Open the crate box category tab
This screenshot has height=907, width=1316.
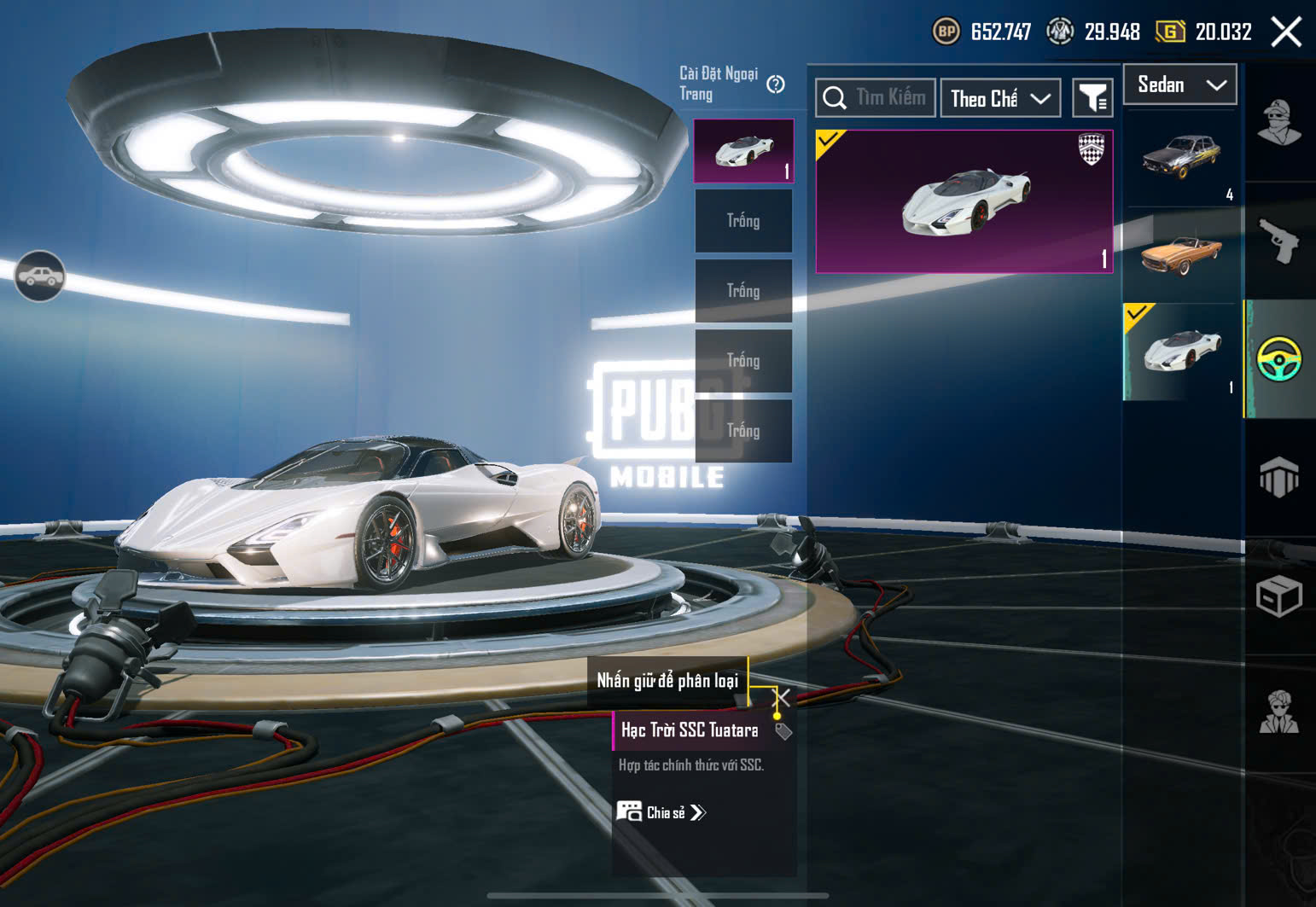[x=1278, y=596]
